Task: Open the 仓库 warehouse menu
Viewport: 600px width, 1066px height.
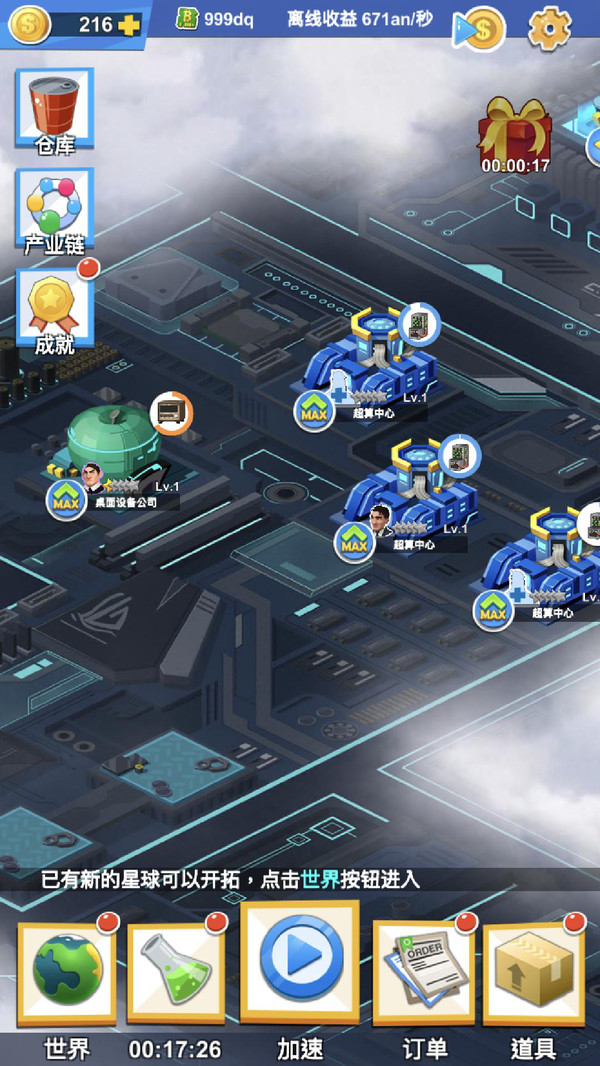Action: click(x=54, y=111)
